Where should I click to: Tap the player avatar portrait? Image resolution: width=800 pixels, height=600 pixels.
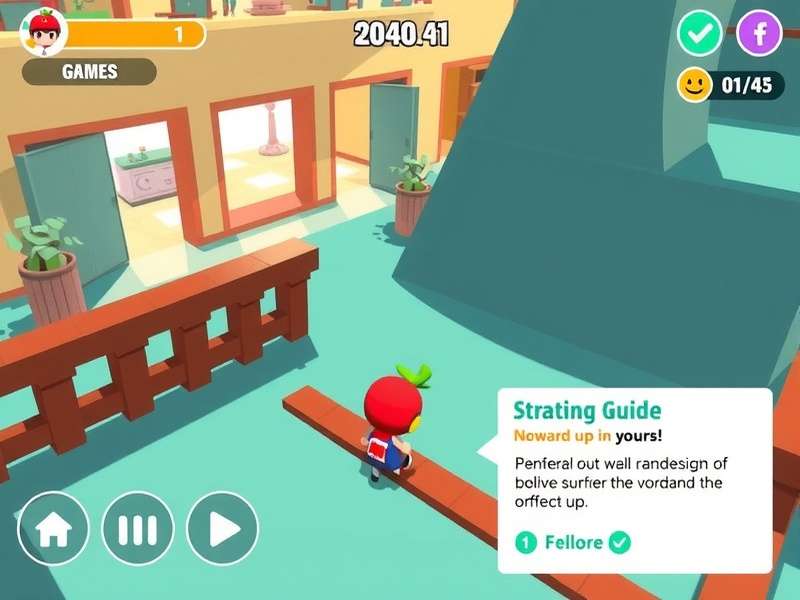point(43,32)
